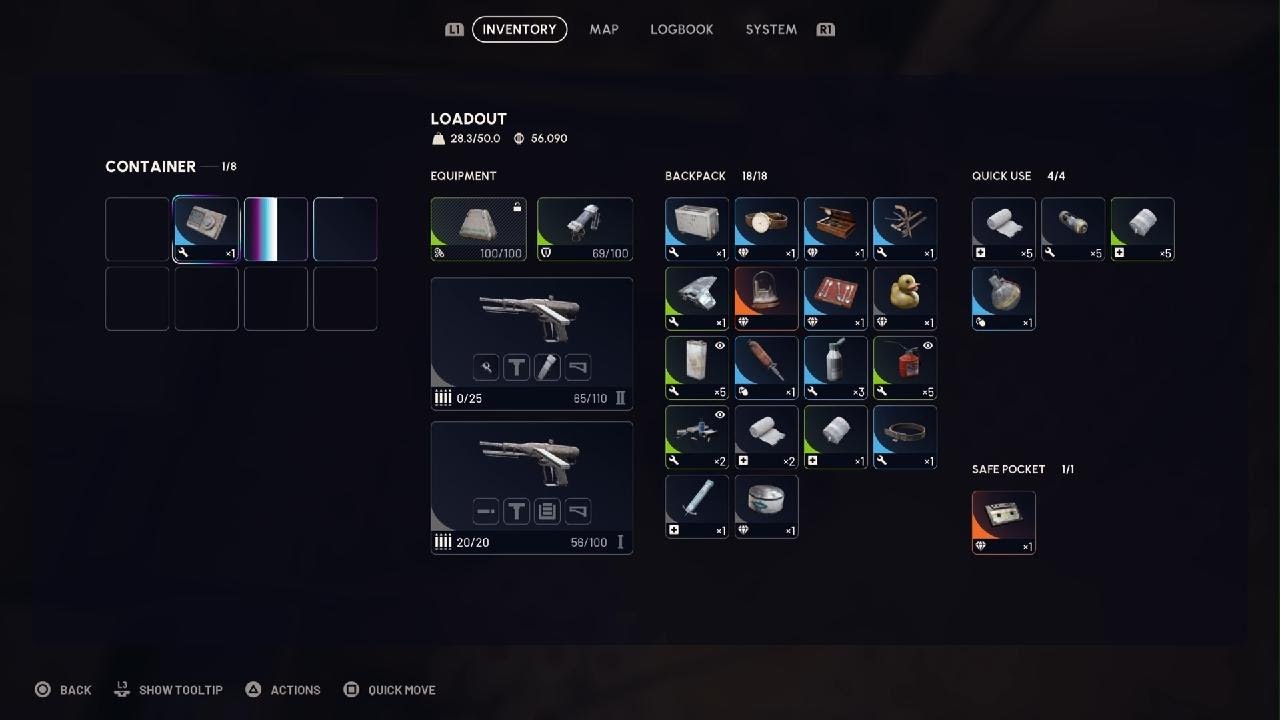Image resolution: width=1280 pixels, height=720 pixels.
Task: Switch to the Map tab
Action: 604,30
